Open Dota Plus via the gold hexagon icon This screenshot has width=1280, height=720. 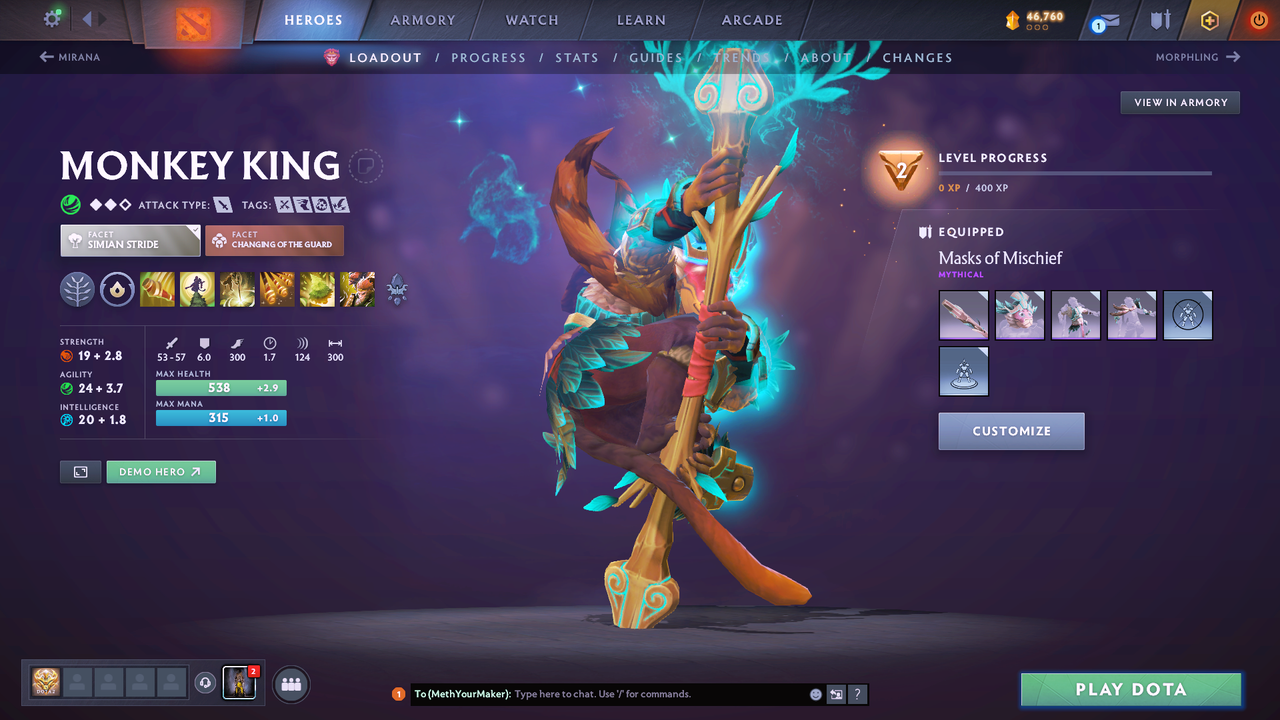(1209, 19)
